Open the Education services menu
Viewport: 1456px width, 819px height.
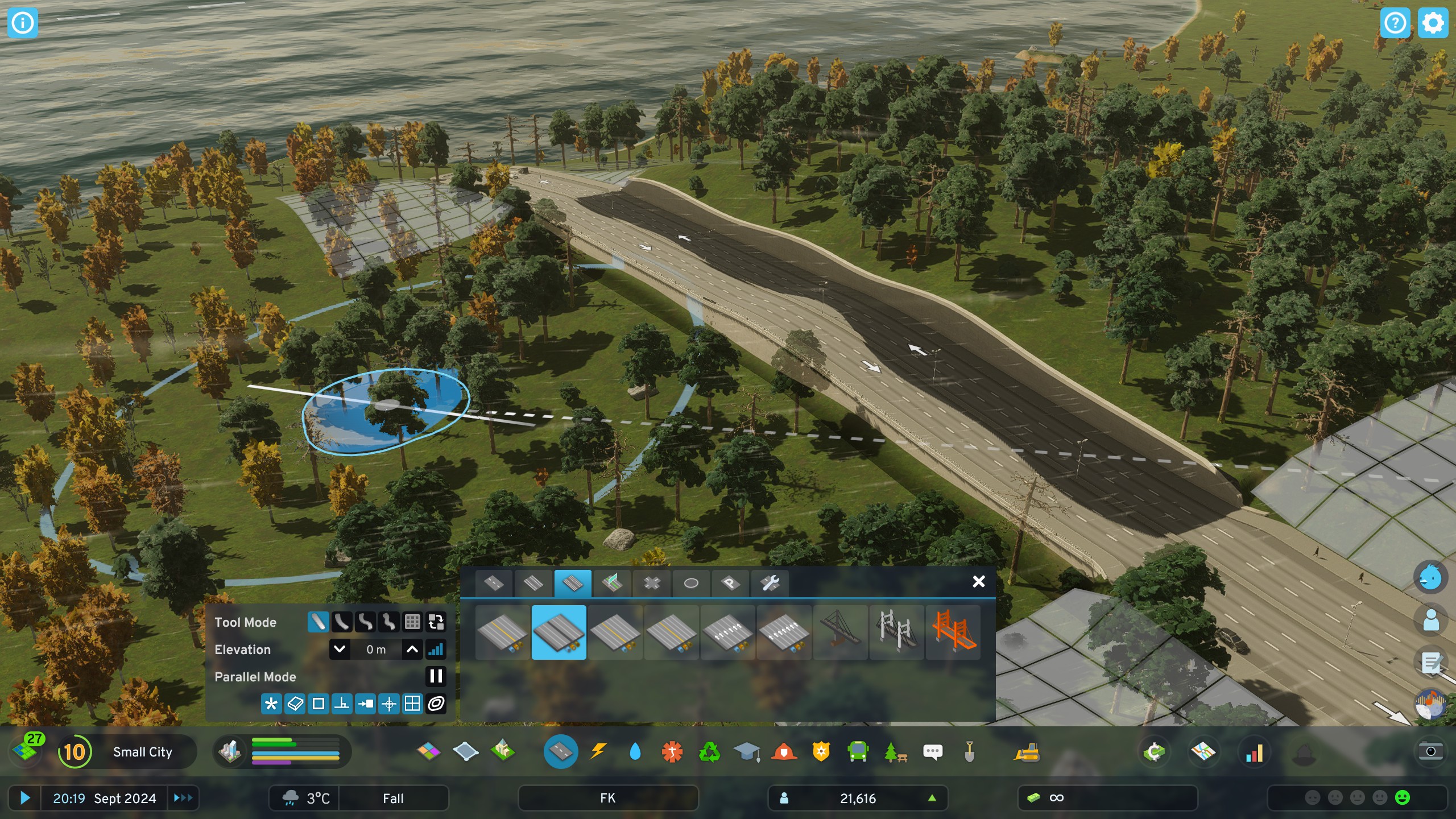pyautogui.click(x=746, y=752)
